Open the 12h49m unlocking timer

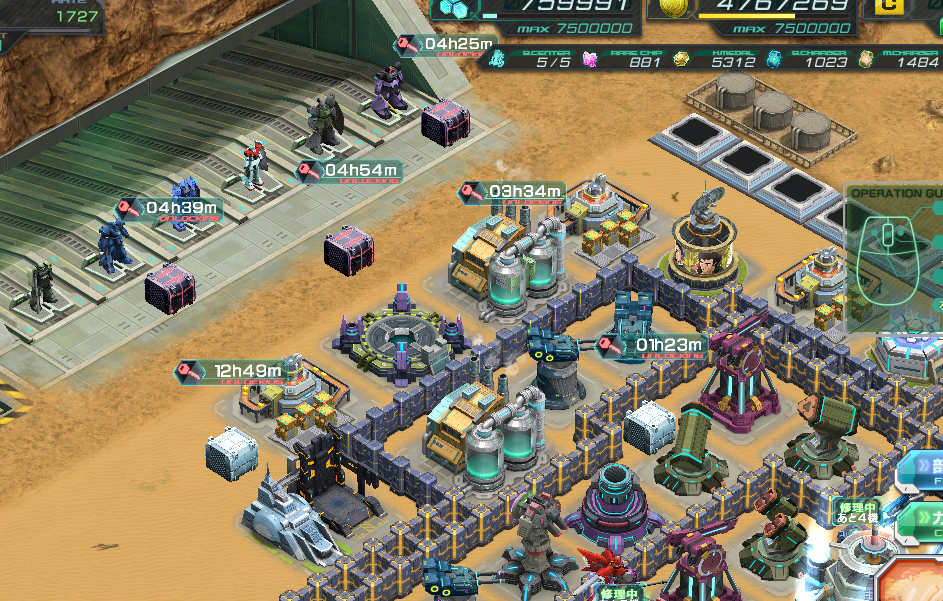tap(232, 373)
